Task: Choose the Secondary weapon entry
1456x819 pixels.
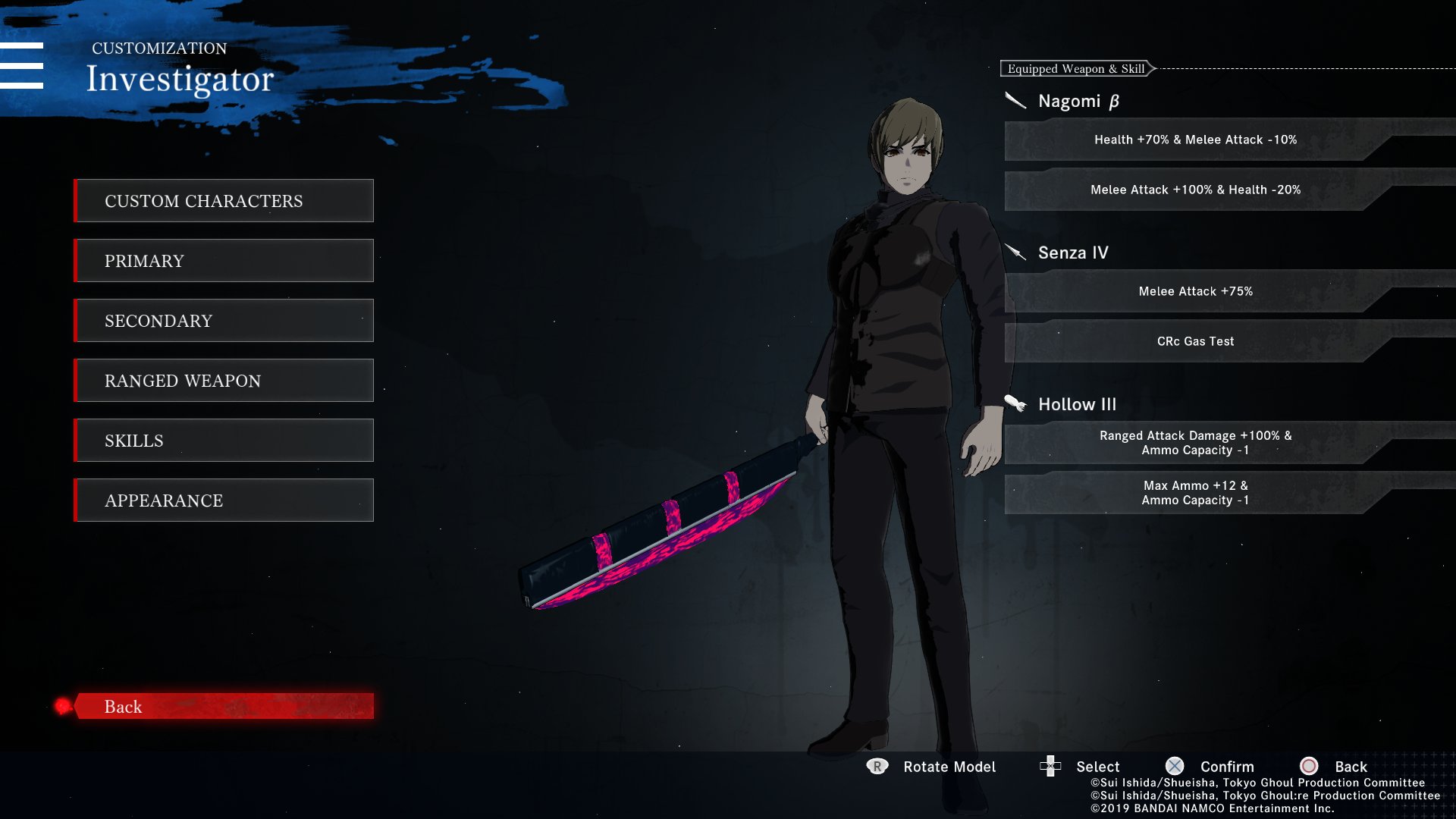Action: (224, 321)
